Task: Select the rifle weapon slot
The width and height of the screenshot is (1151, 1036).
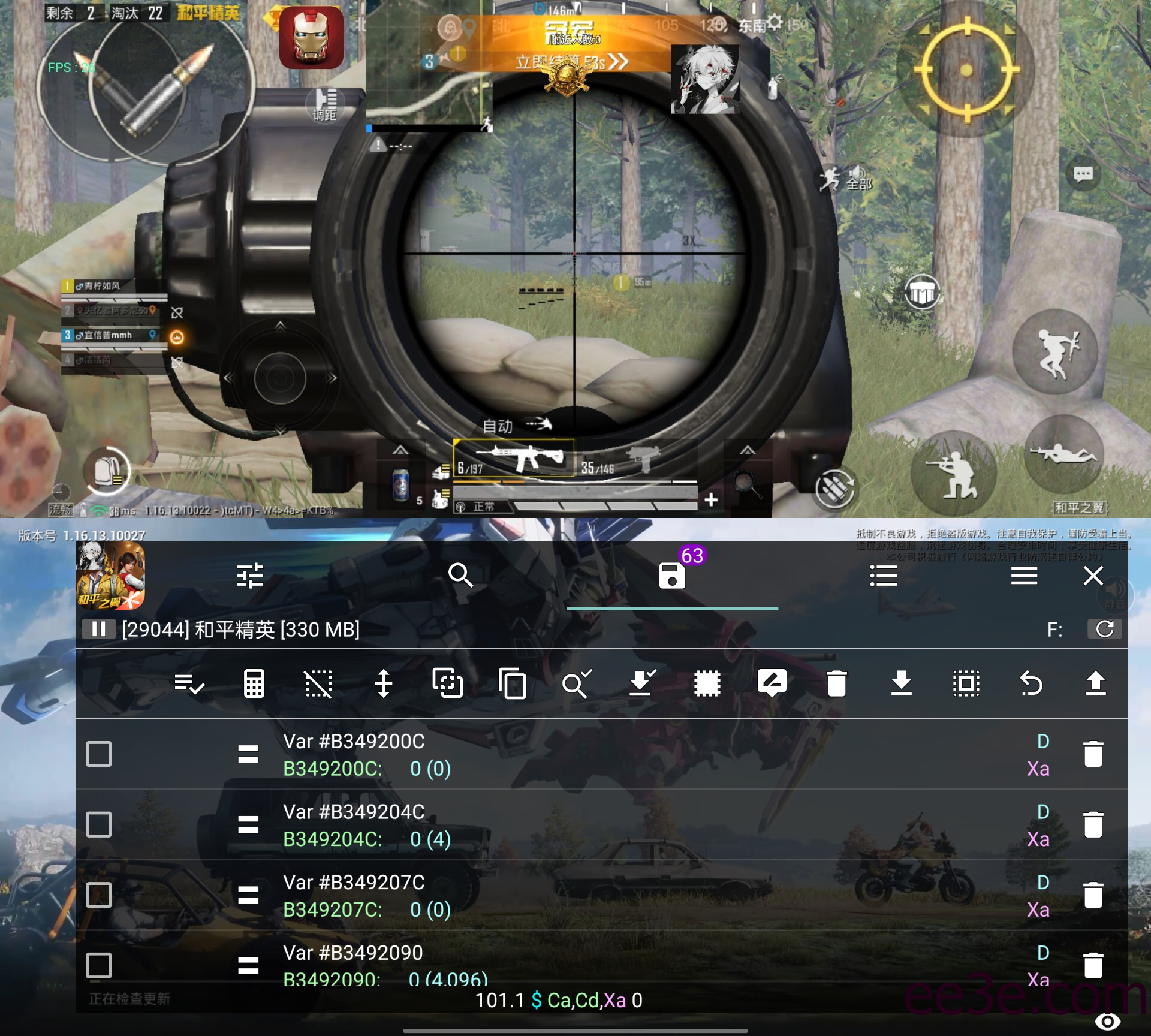Action: pos(514,459)
